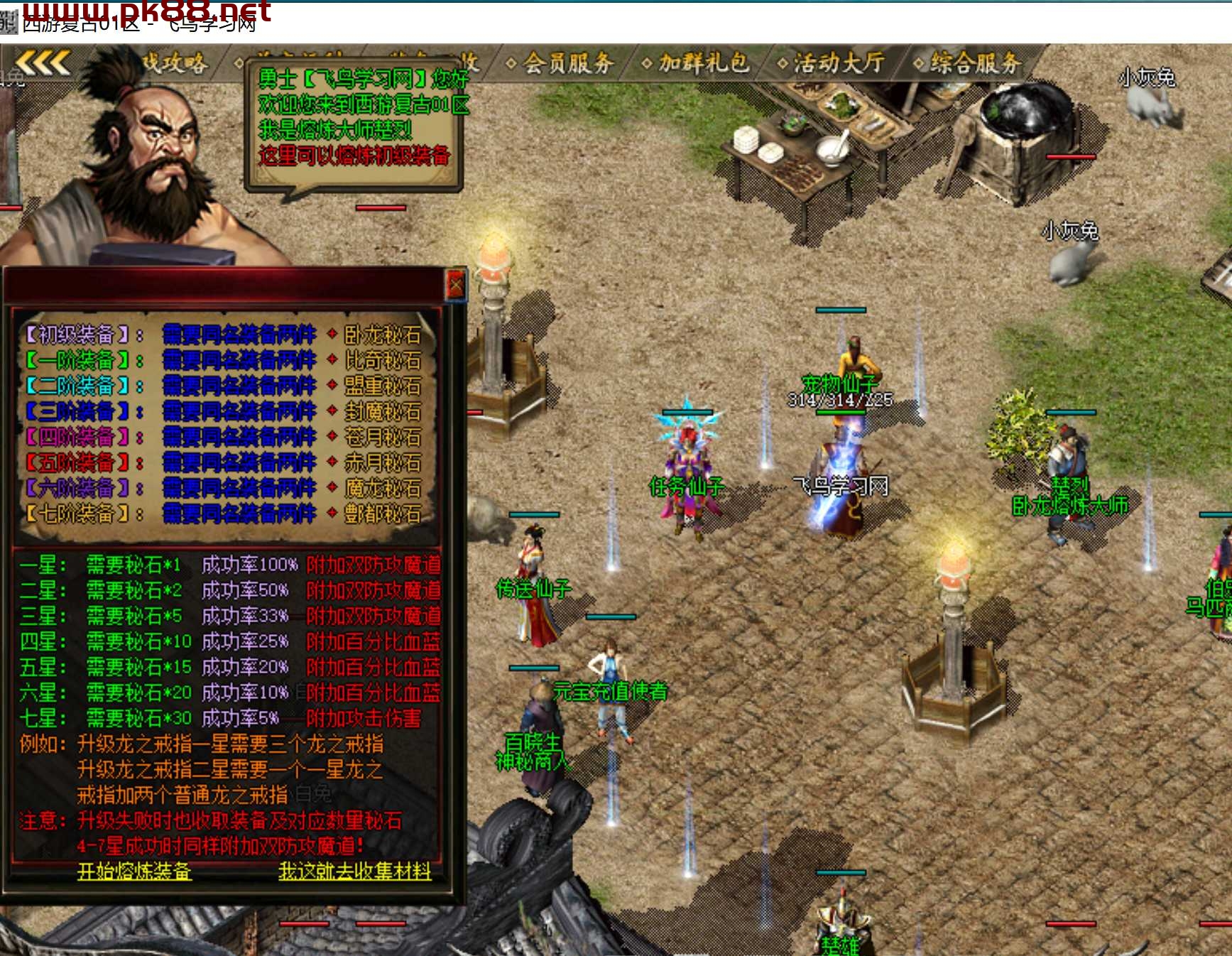Select the 我这就去收集材料 reply
This screenshot has height=956, width=1232.
click(x=354, y=871)
